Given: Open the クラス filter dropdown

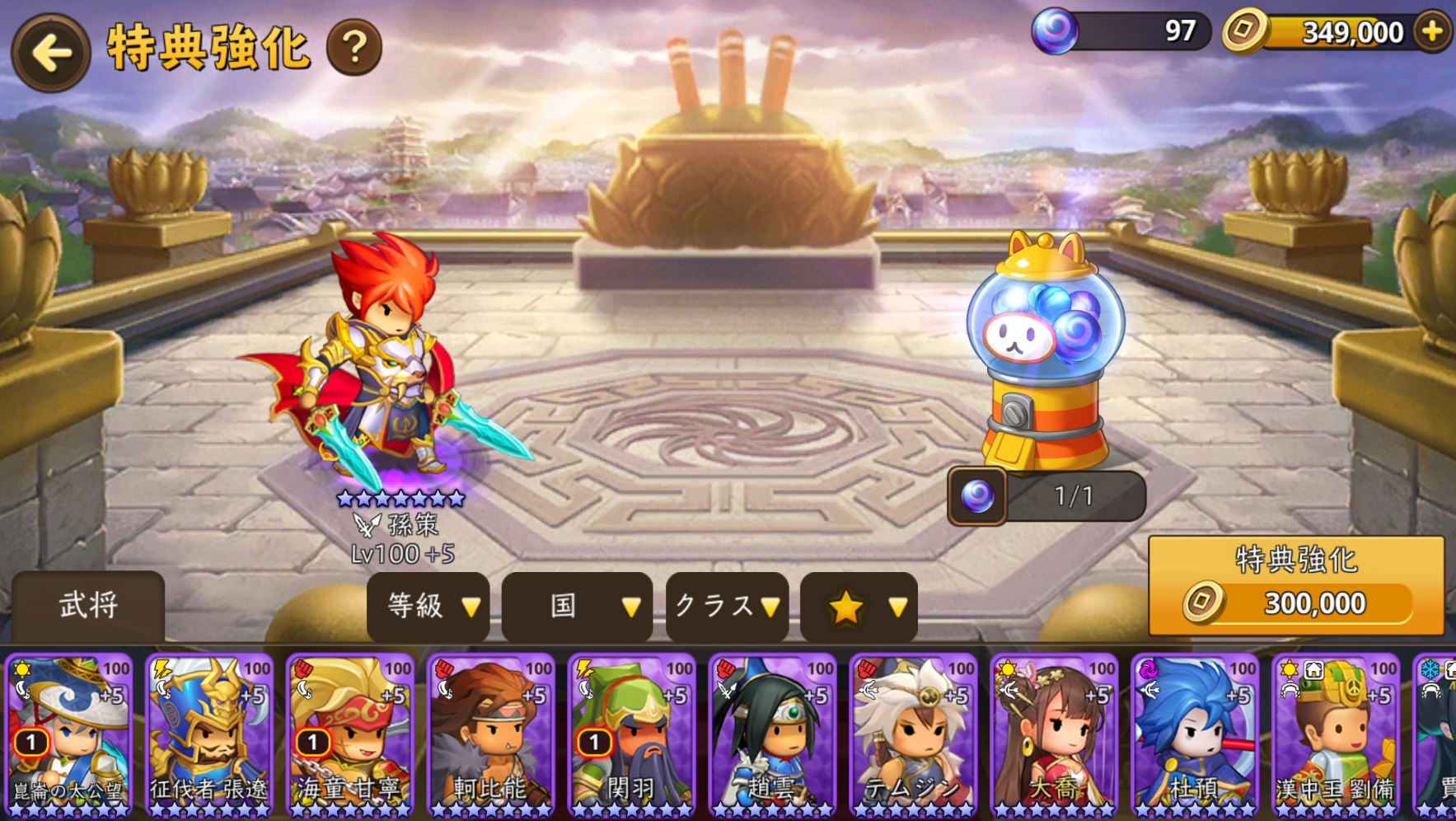Looking at the screenshot, I should tap(727, 607).
